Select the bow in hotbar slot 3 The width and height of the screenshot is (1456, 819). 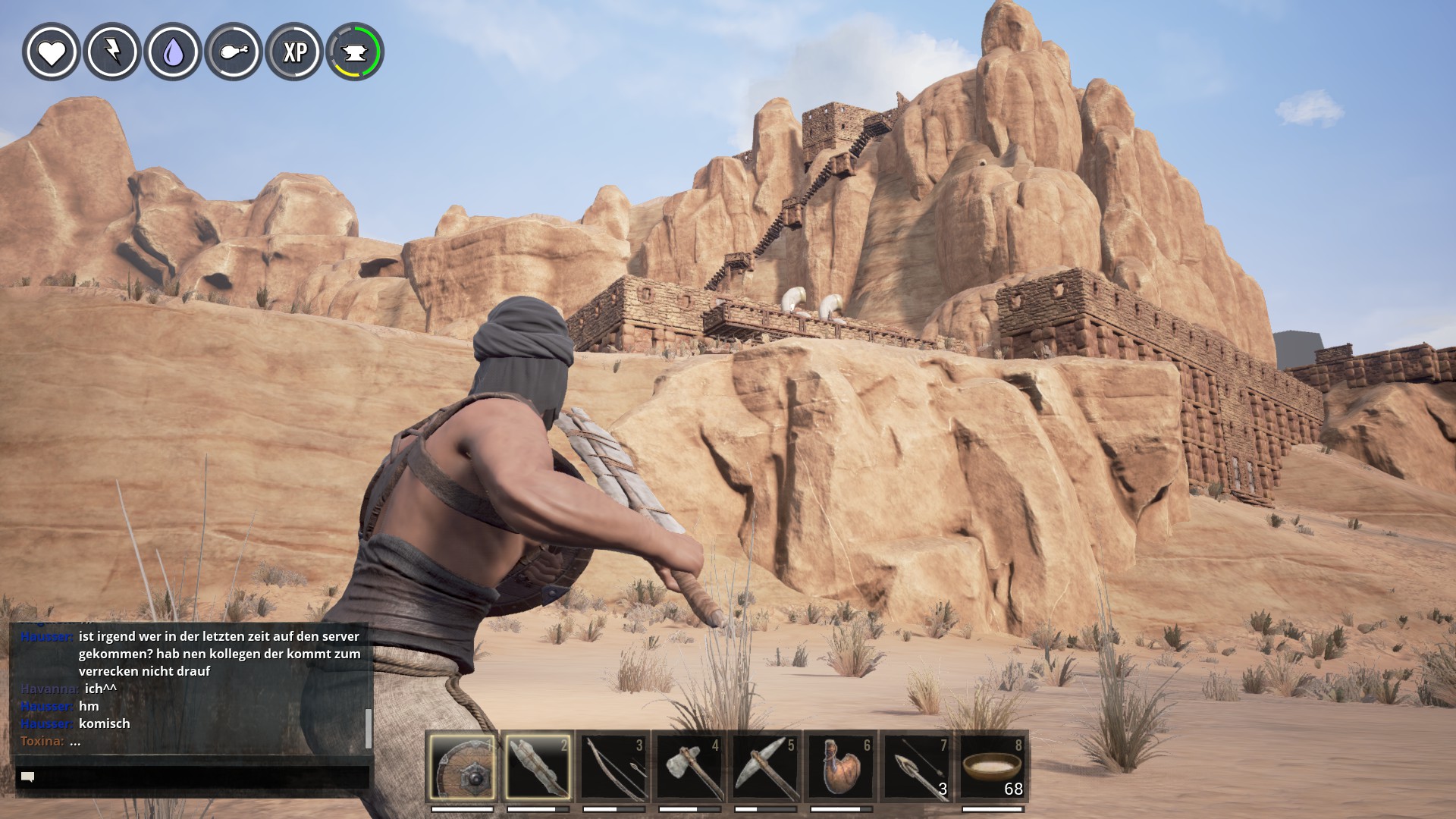613,767
